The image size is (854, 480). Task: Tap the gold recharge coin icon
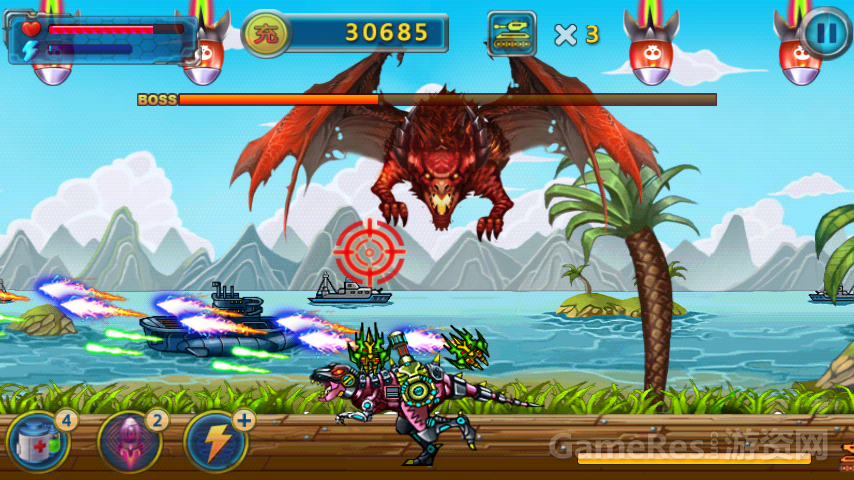coord(266,33)
